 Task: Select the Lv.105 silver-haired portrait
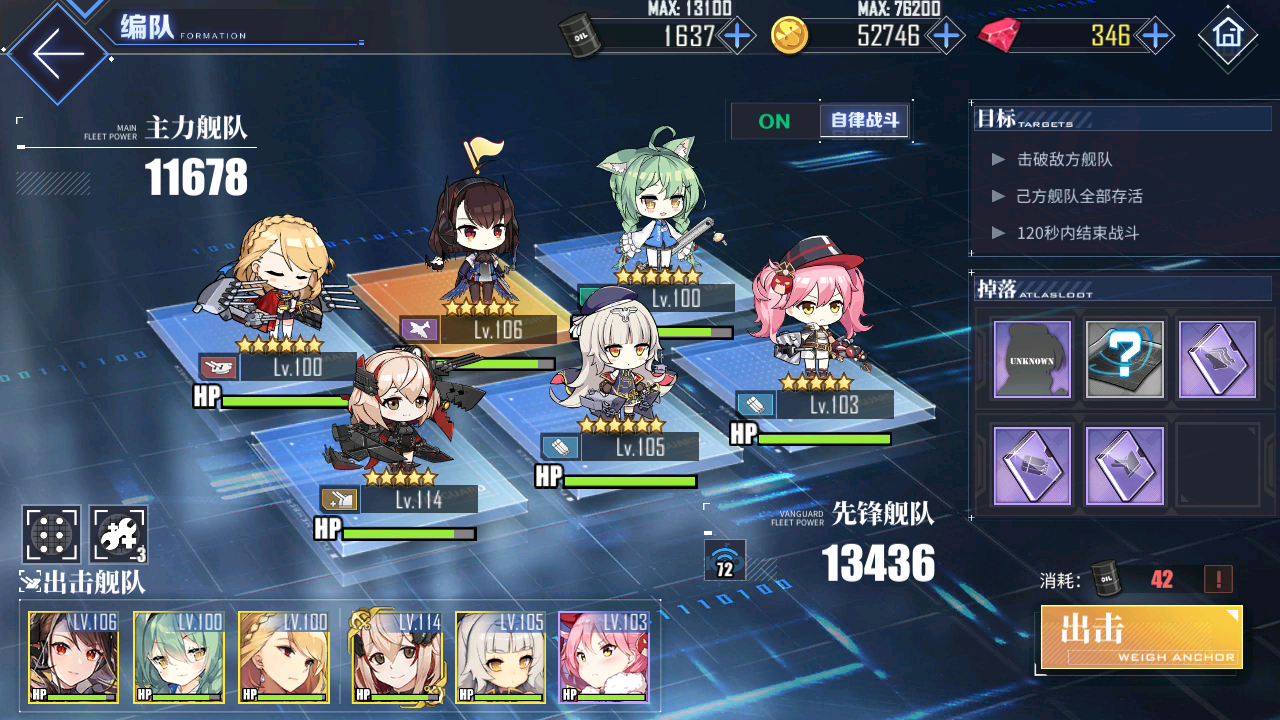(x=500, y=657)
